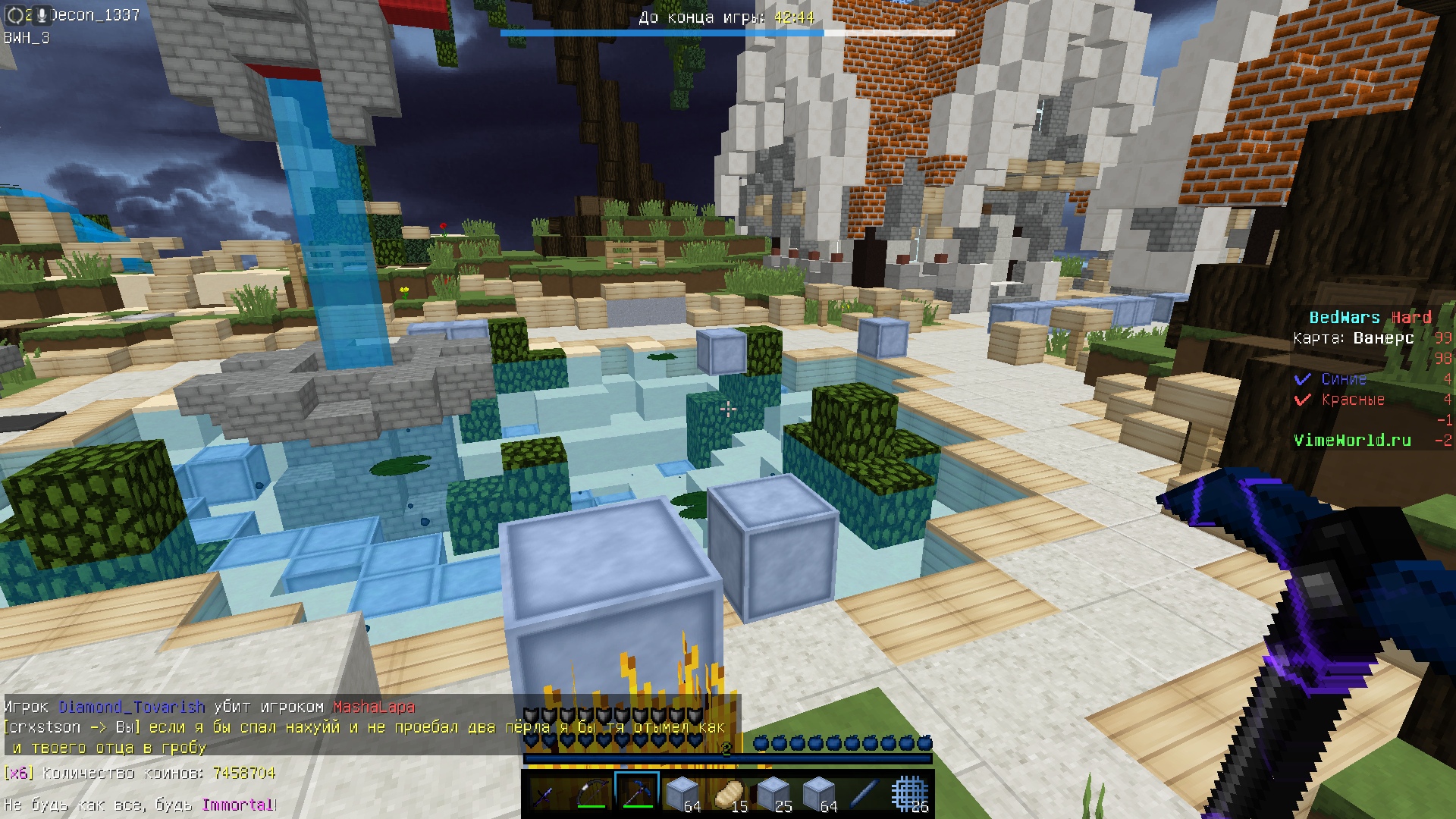Choose the block stack showing 25

click(773, 794)
